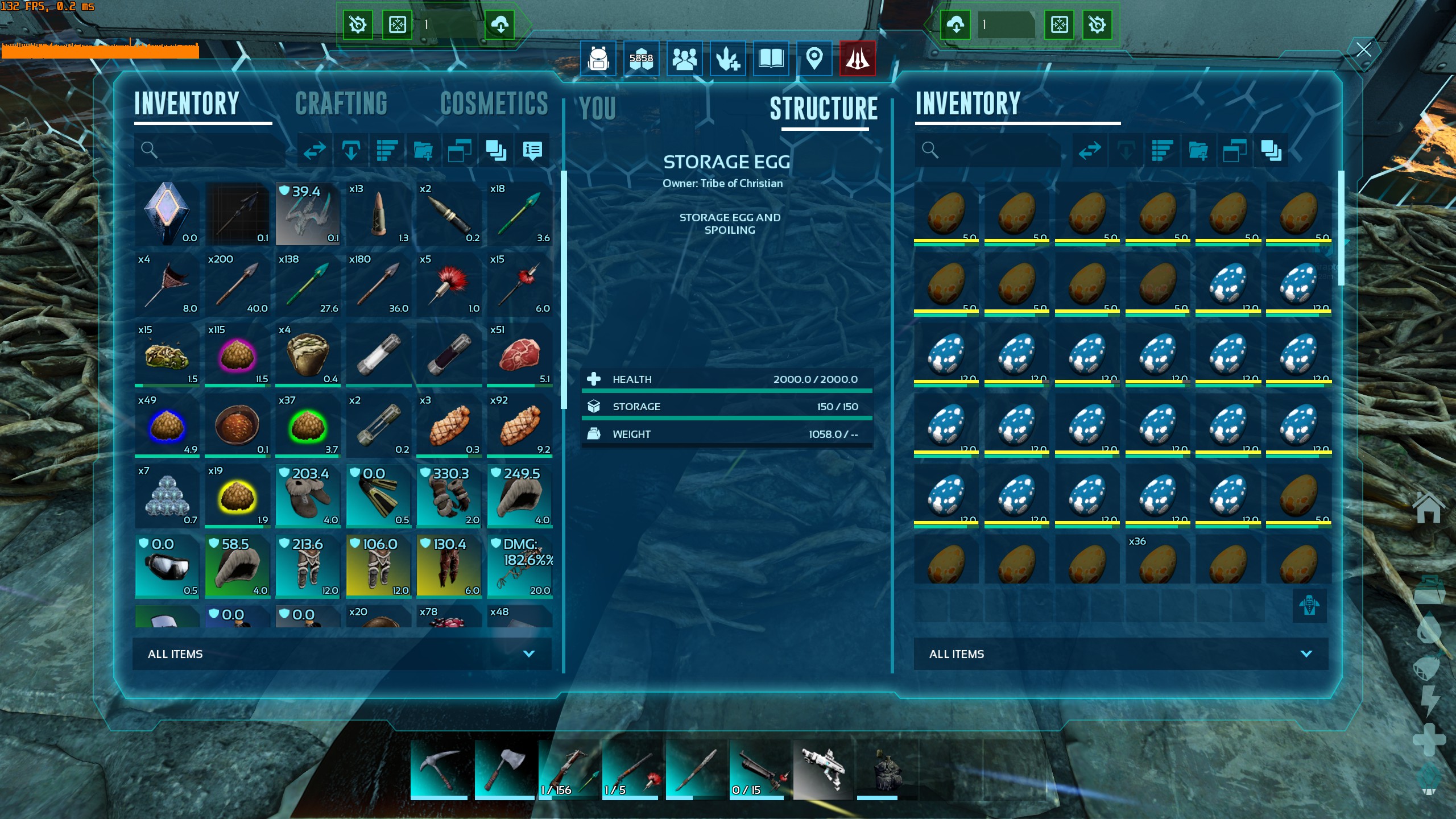Open the player All Items filter dropdown
The width and height of the screenshot is (1456, 819).
(x=341, y=654)
